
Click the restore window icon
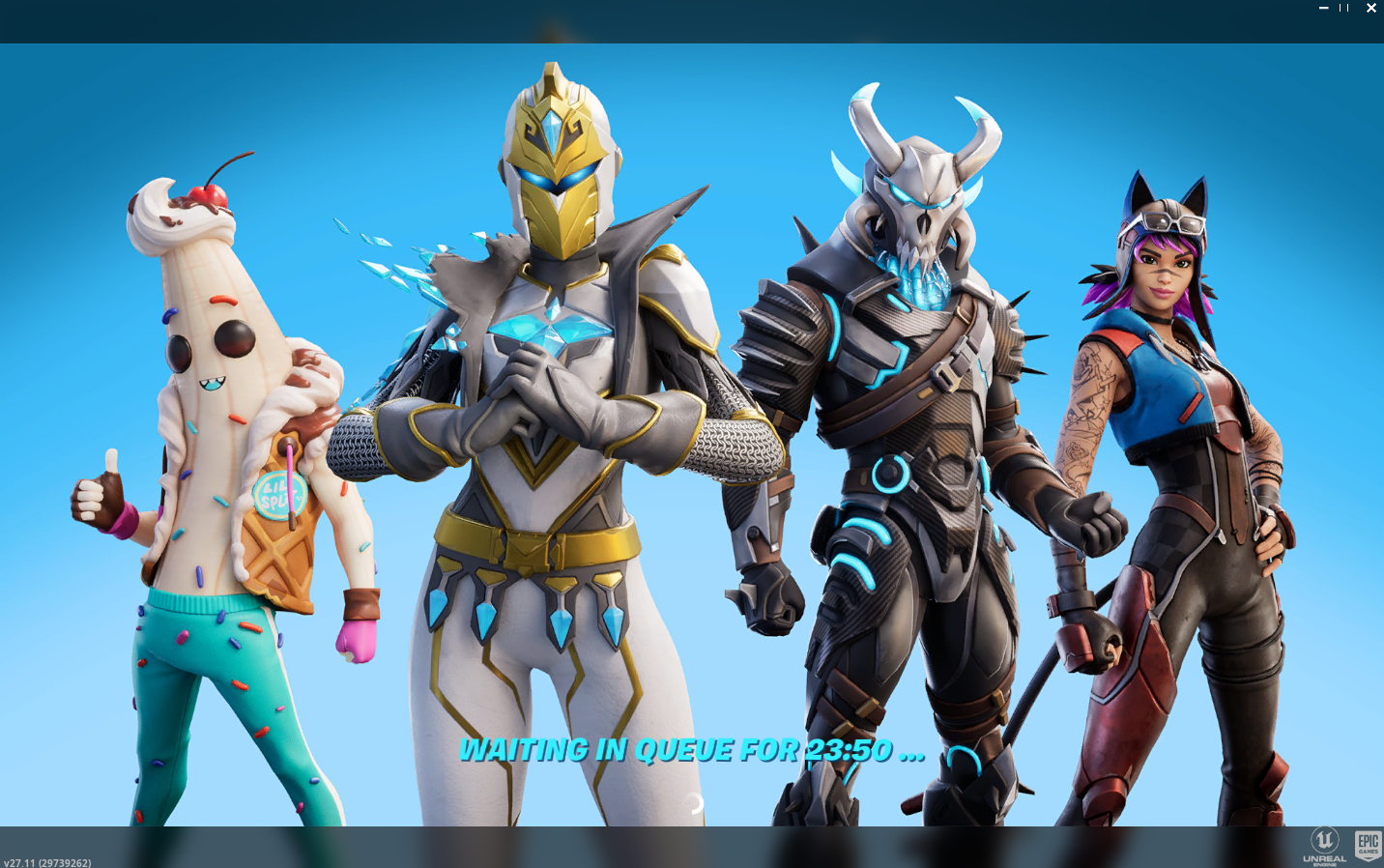coord(1345,8)
